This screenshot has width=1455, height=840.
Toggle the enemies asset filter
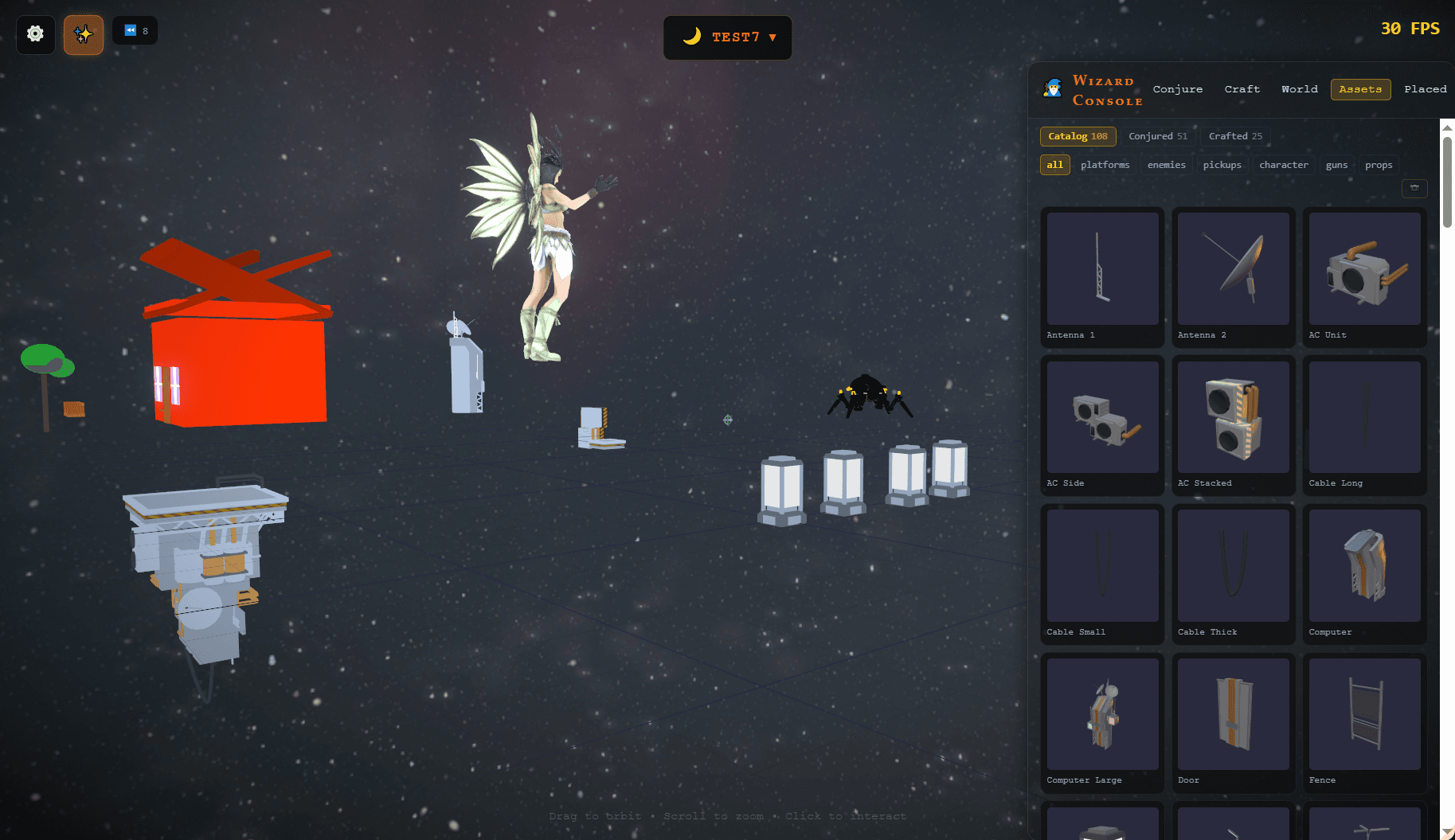[1166, 165]
